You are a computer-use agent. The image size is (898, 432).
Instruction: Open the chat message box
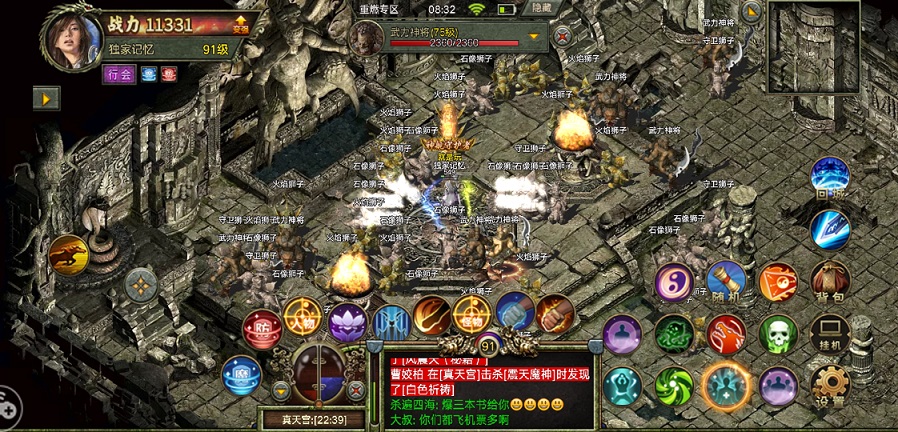coord(490,391)
